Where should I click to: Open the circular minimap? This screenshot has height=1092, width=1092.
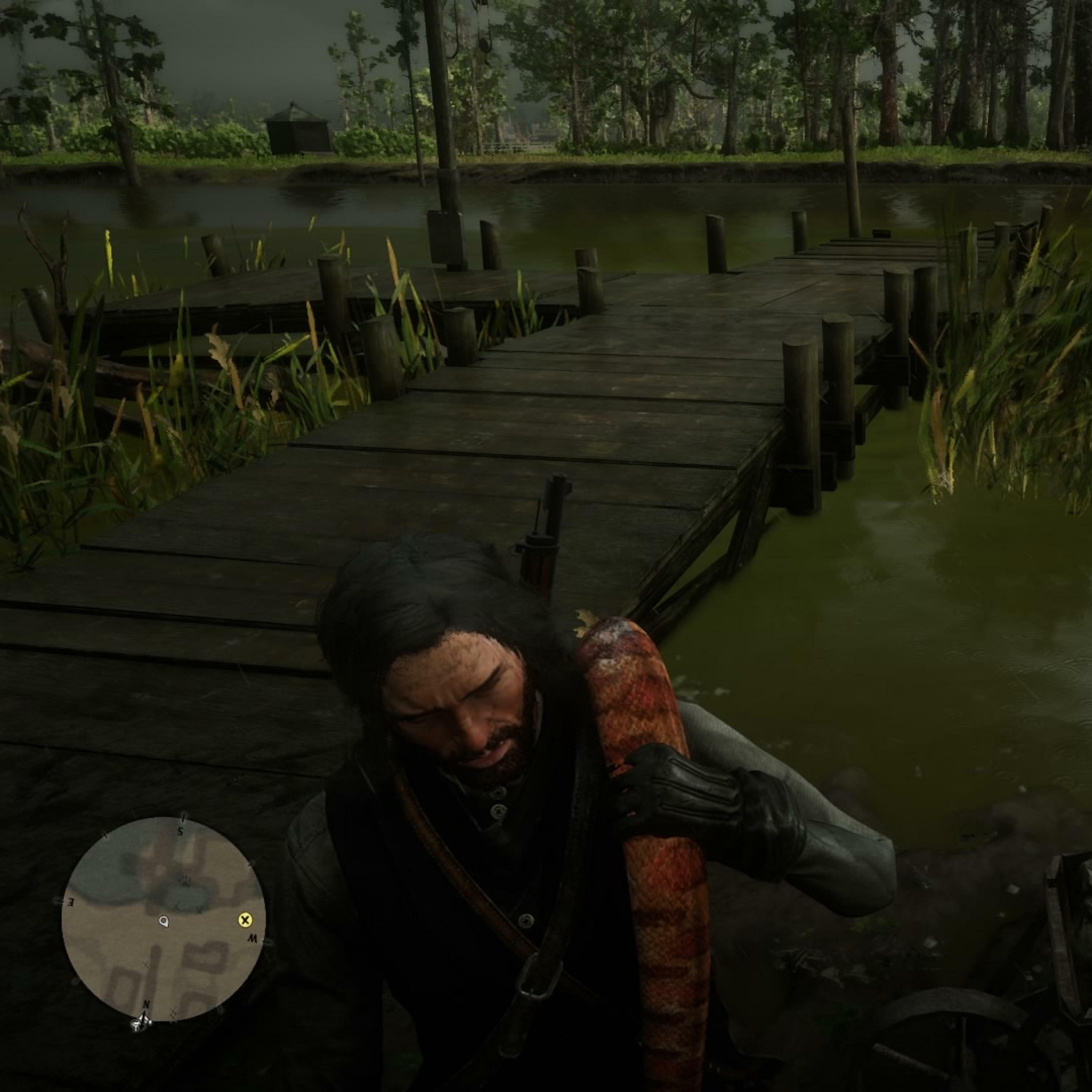coord(163,918)
